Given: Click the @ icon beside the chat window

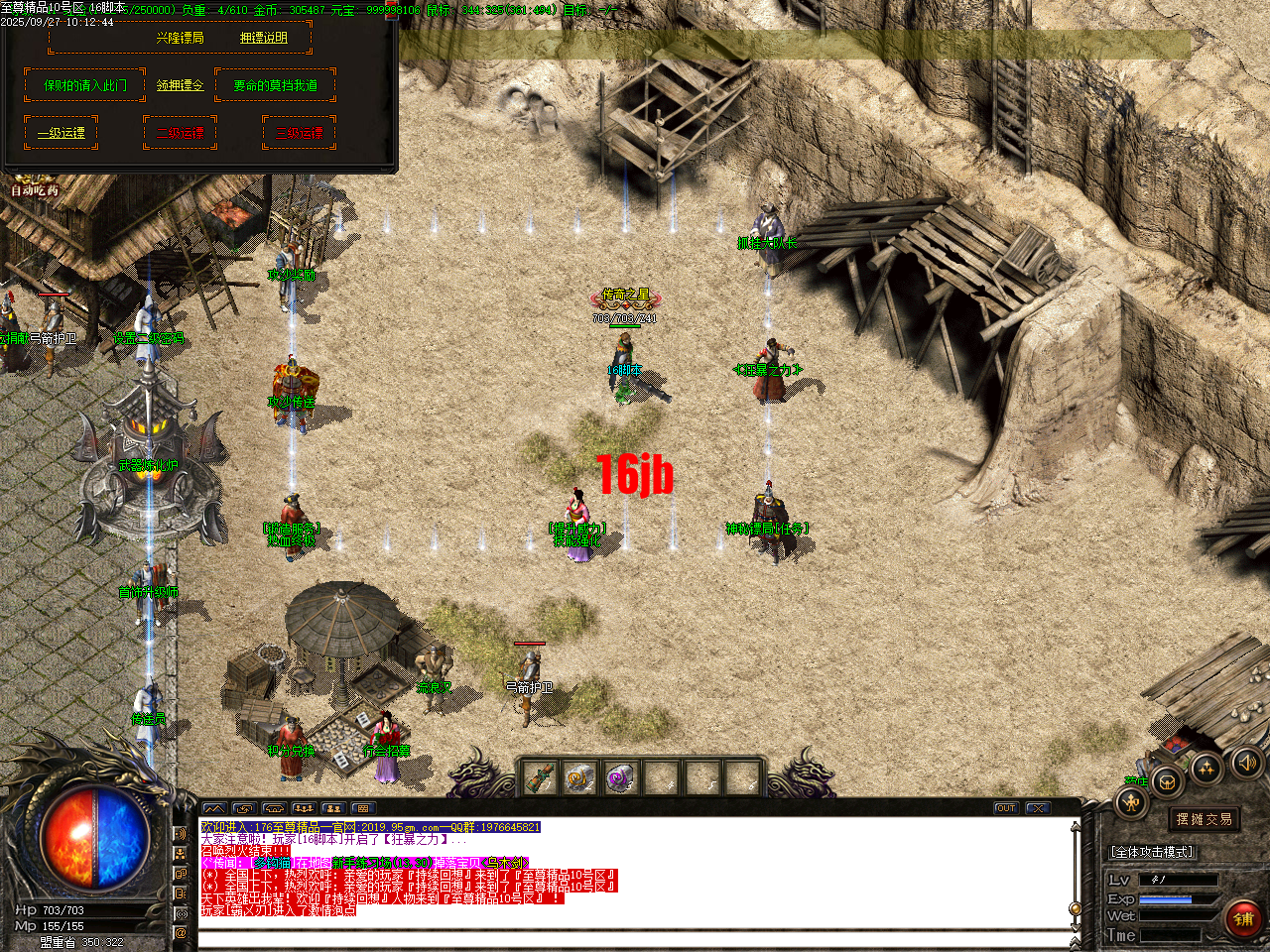Looking at the screenshot, I should pos(181,932).
